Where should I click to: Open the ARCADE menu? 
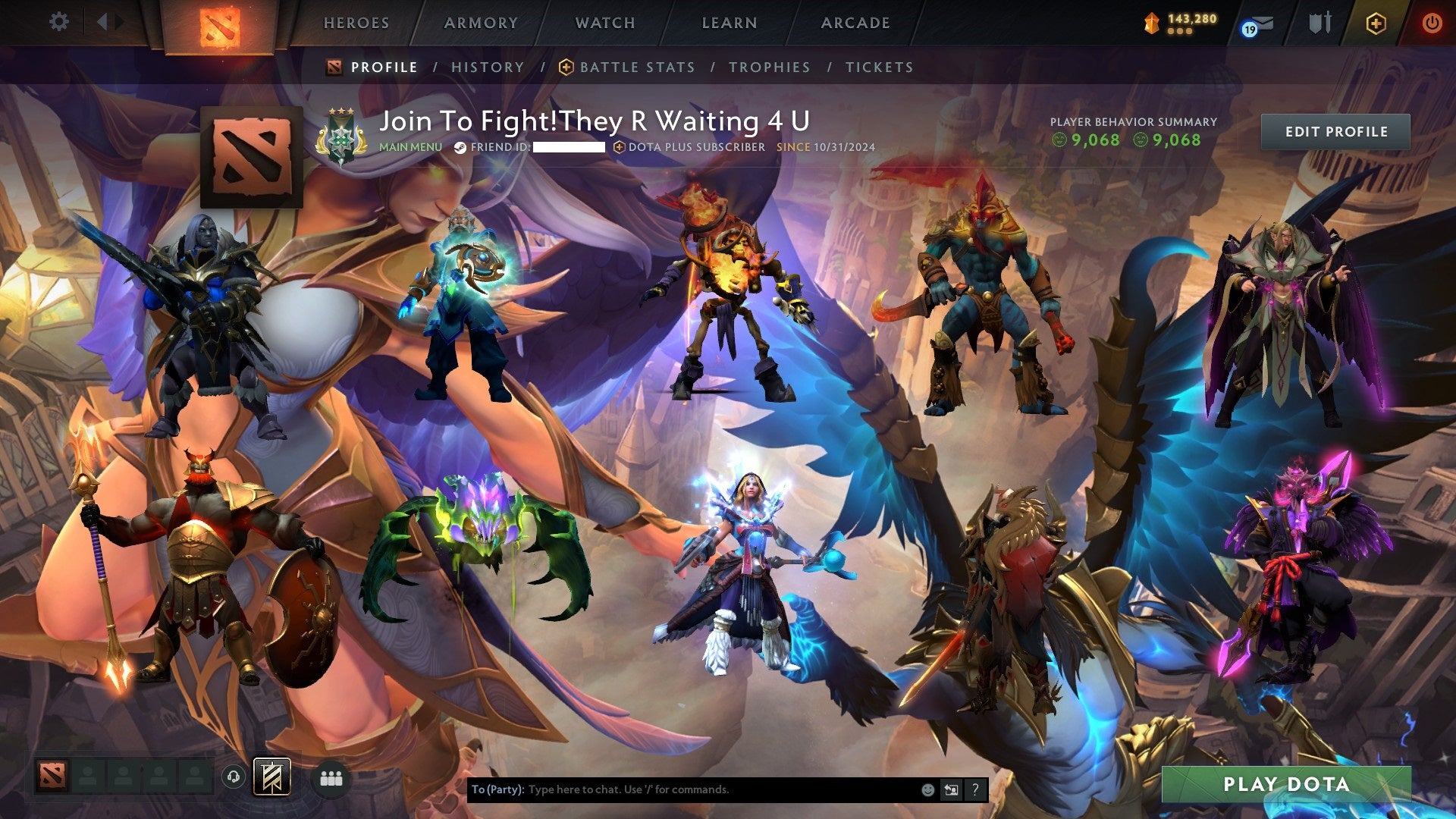(x=855, y=23)
